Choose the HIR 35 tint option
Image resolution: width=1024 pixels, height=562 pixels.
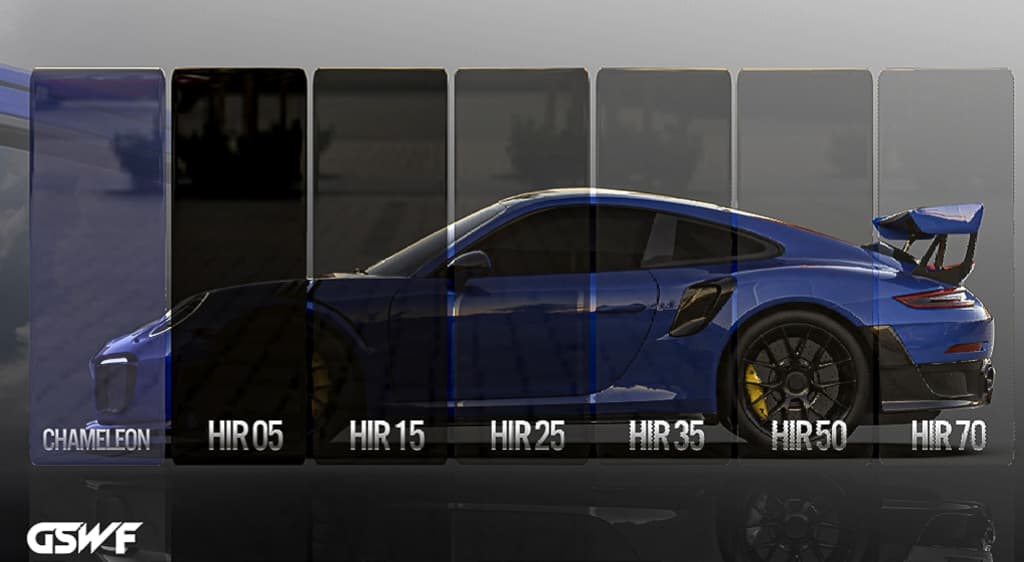click(663, 265)
